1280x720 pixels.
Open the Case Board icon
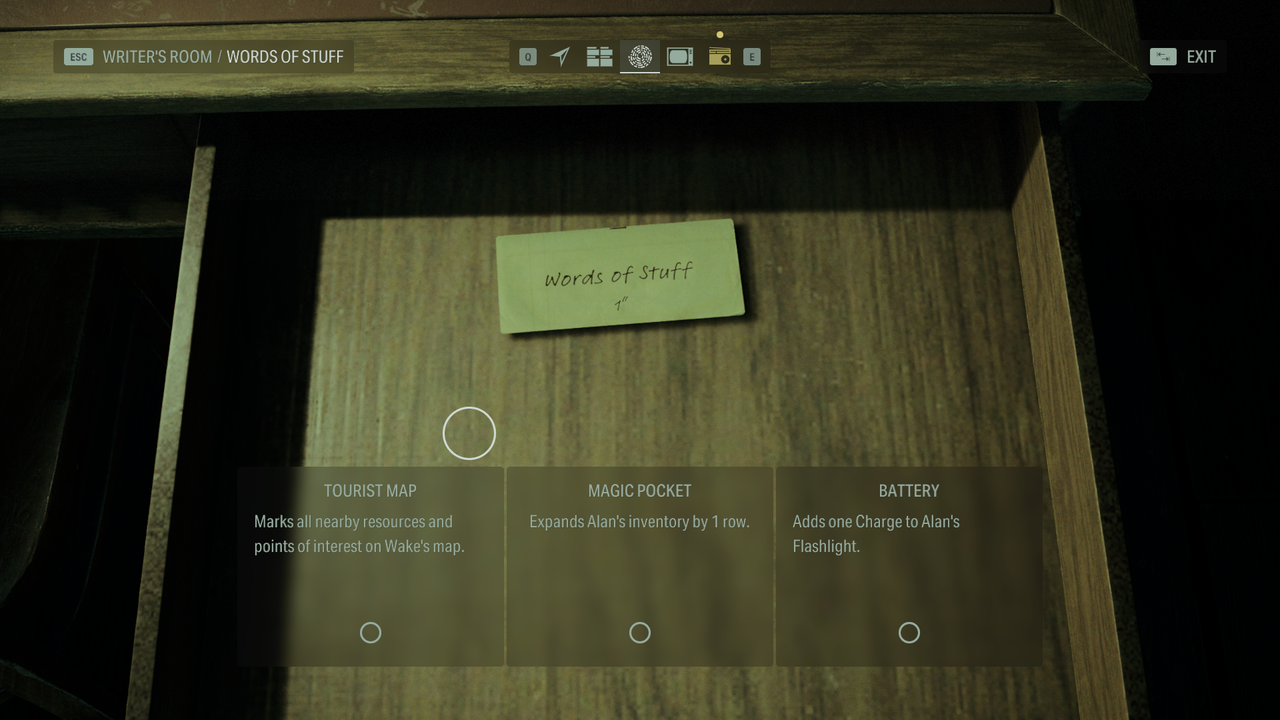pos(600,57)
